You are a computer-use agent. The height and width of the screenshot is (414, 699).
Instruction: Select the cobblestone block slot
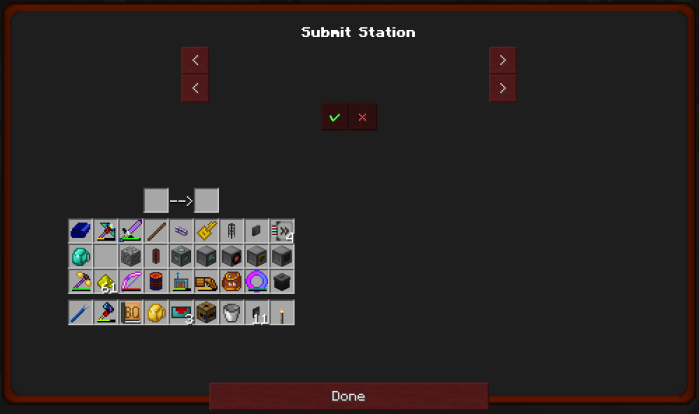[131, 256]
